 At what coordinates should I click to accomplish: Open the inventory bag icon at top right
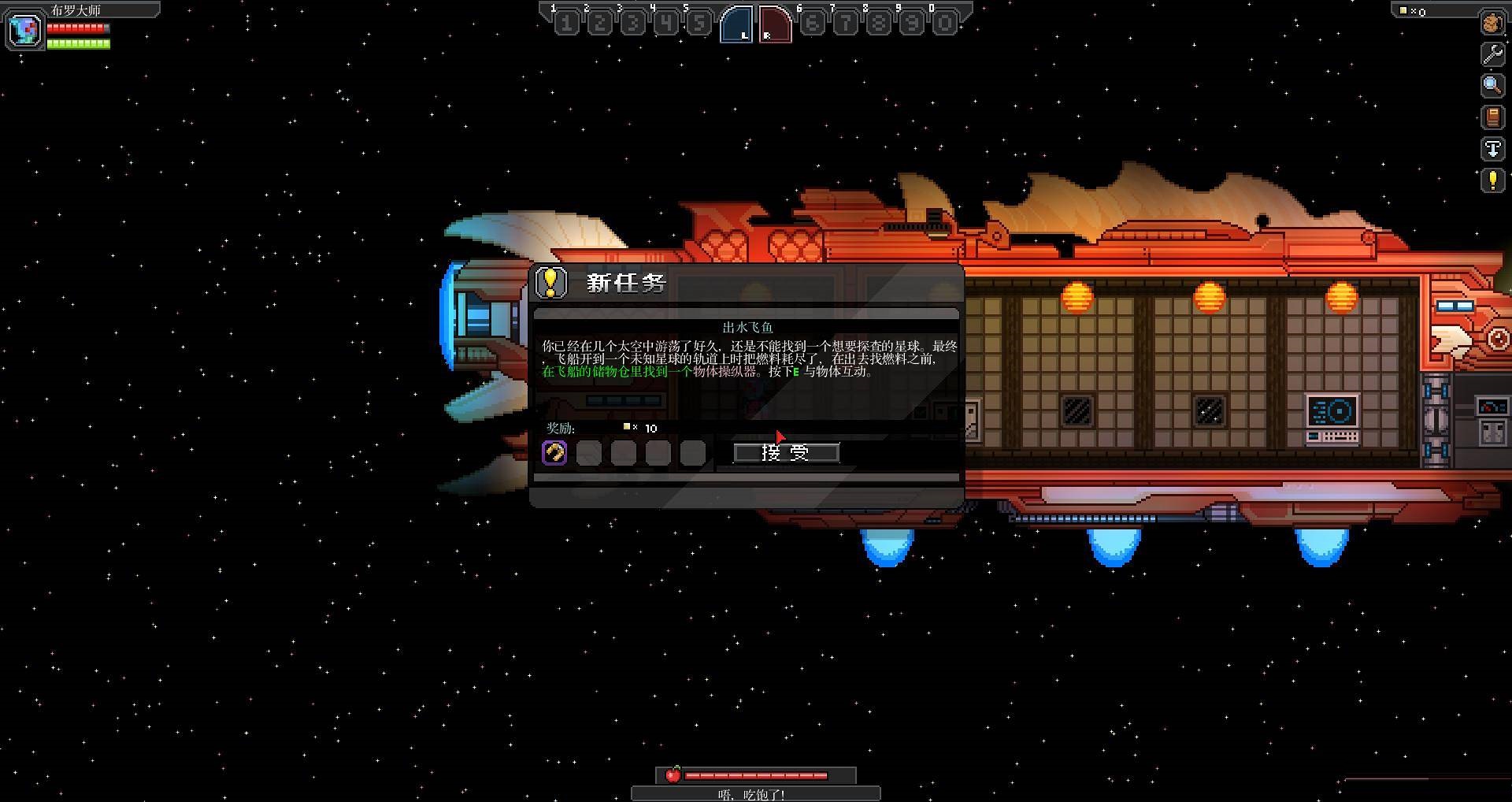(x=1491, y=22)
